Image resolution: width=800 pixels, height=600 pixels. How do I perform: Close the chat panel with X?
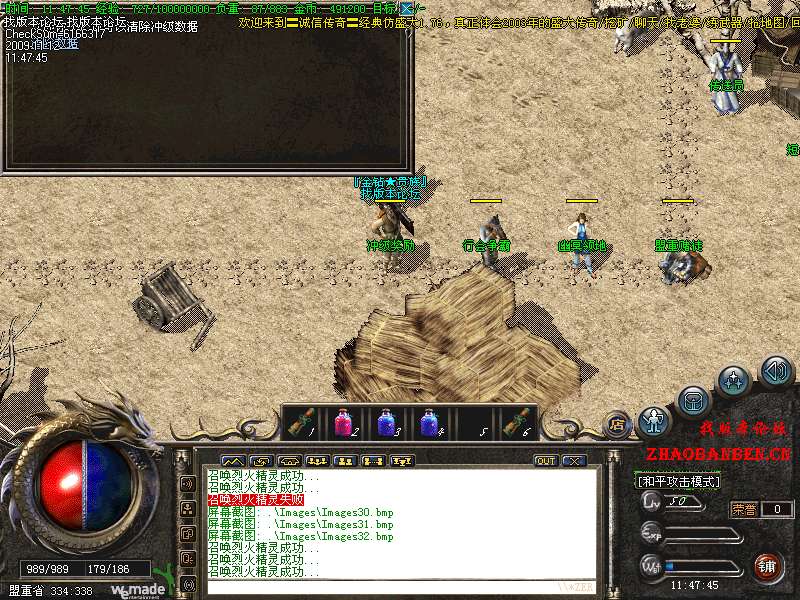click(x=574, y=461)
